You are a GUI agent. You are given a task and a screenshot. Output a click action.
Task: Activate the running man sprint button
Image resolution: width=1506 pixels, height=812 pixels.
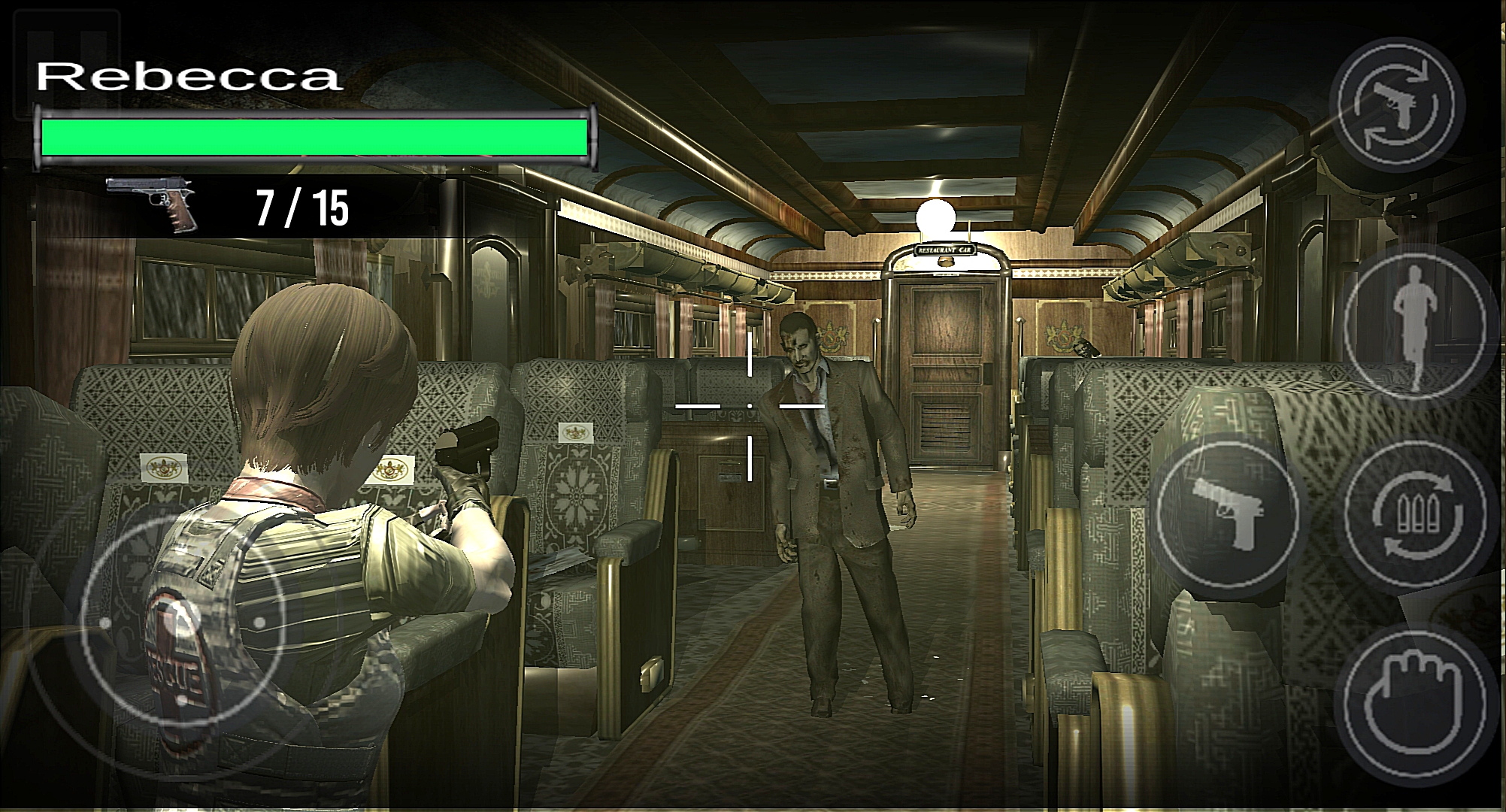click(x=1414, y=321)
